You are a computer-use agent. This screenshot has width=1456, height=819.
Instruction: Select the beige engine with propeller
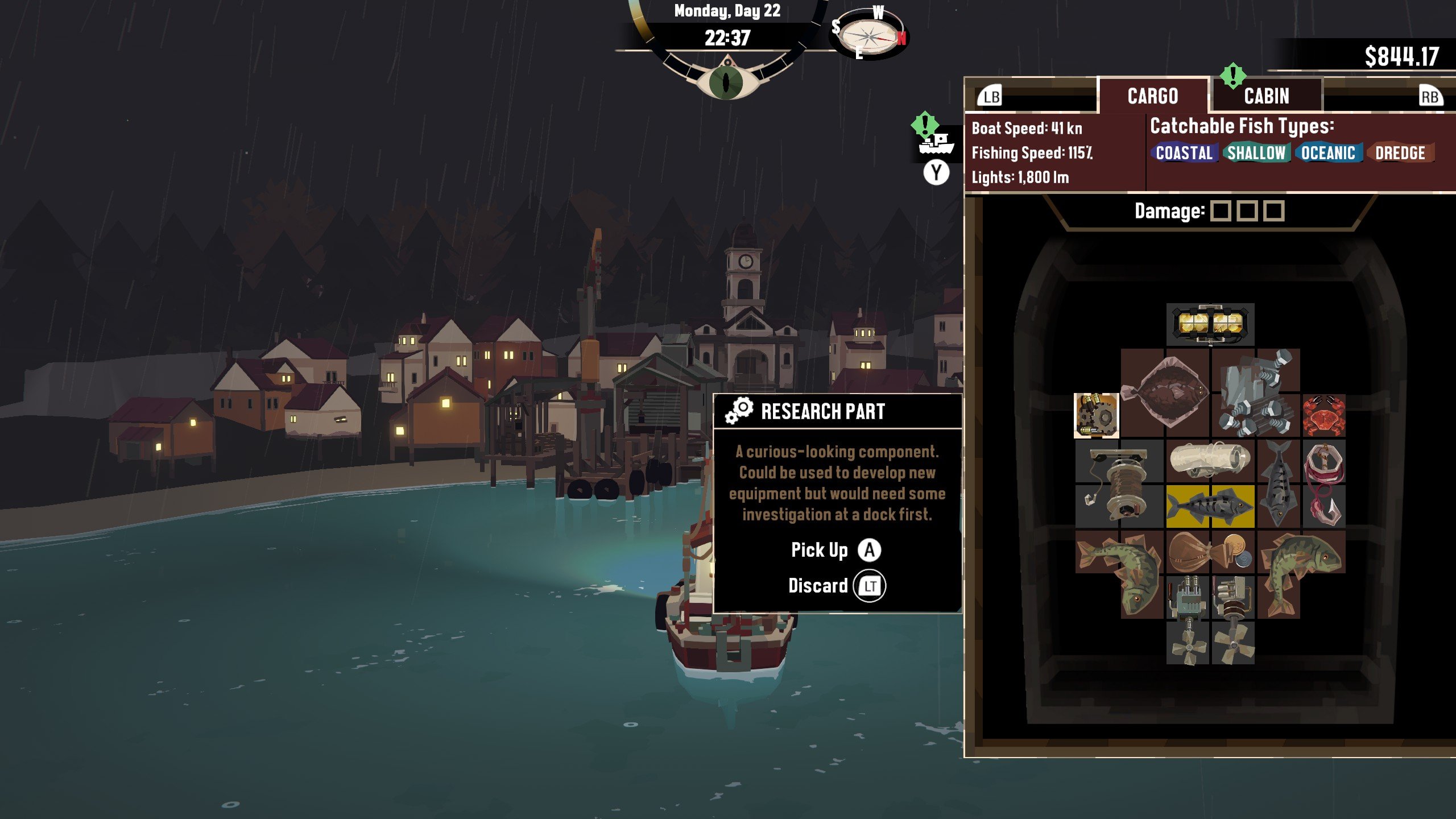click(1233, 620)
